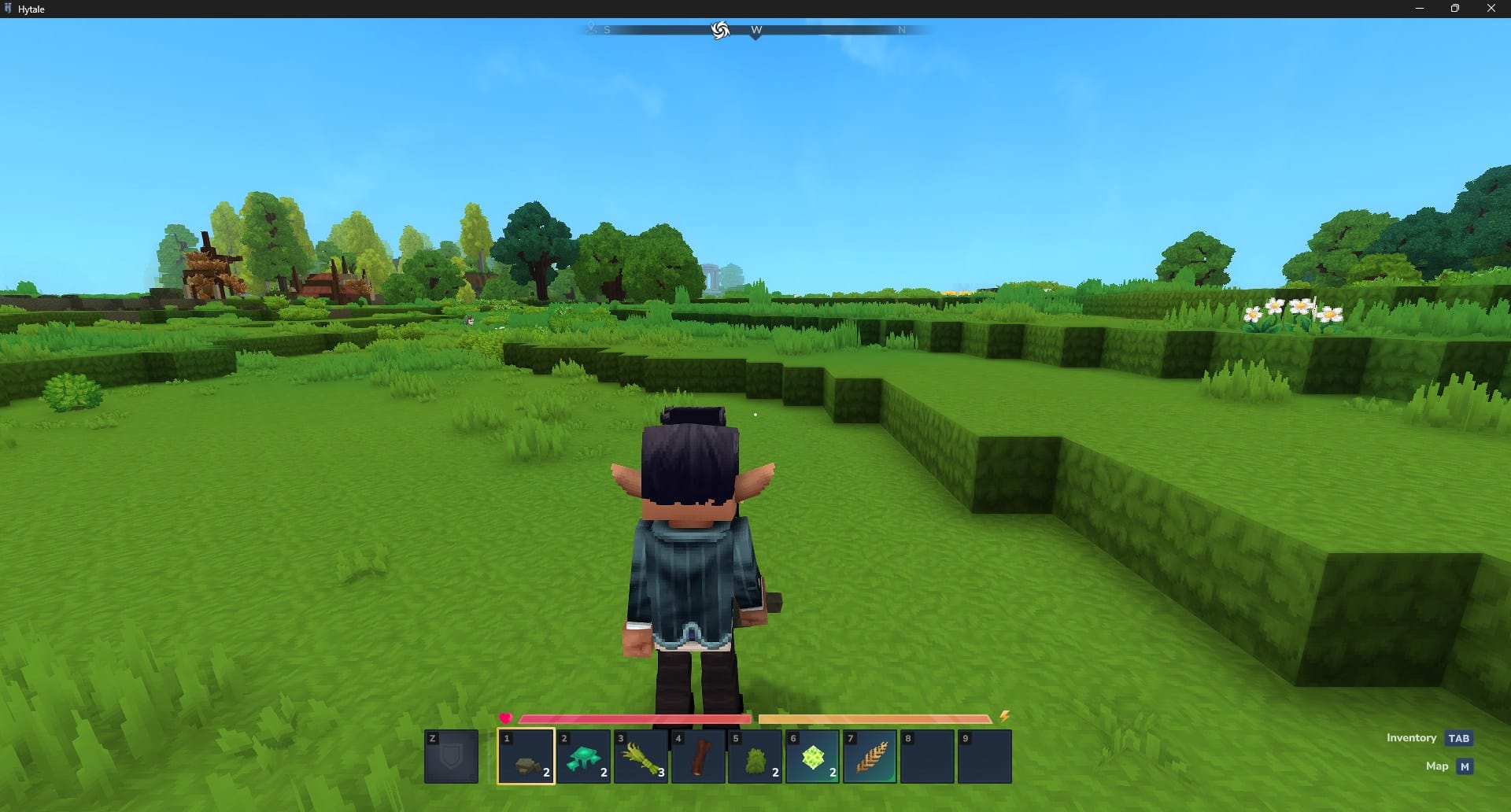Click the Hytale logo in the title bar
Viewport: 1511px width, 812px height.
8,9
